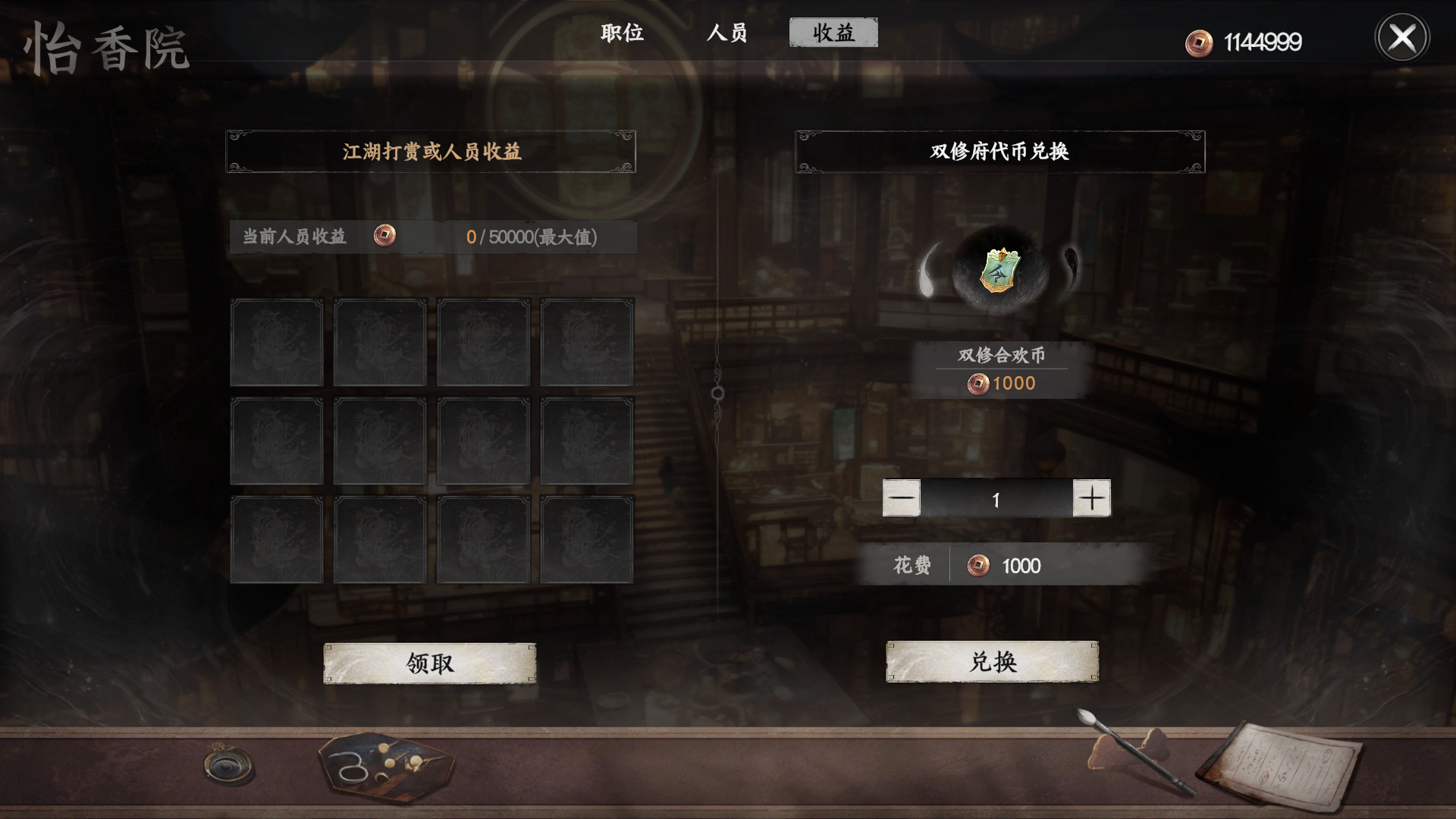Select the quantity input showing 1

pos(996,497)
